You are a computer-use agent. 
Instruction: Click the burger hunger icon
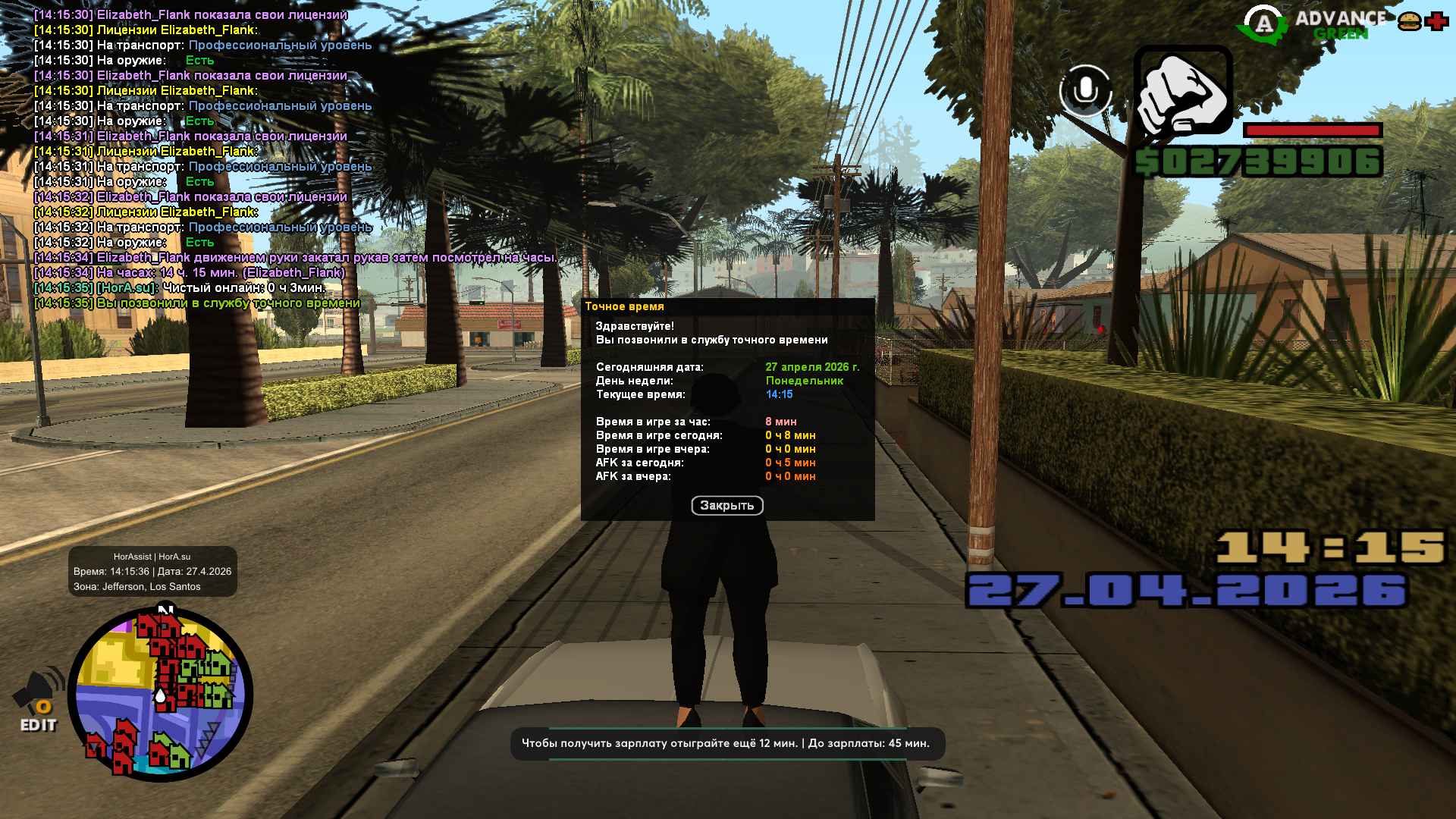click(1409, 22)
